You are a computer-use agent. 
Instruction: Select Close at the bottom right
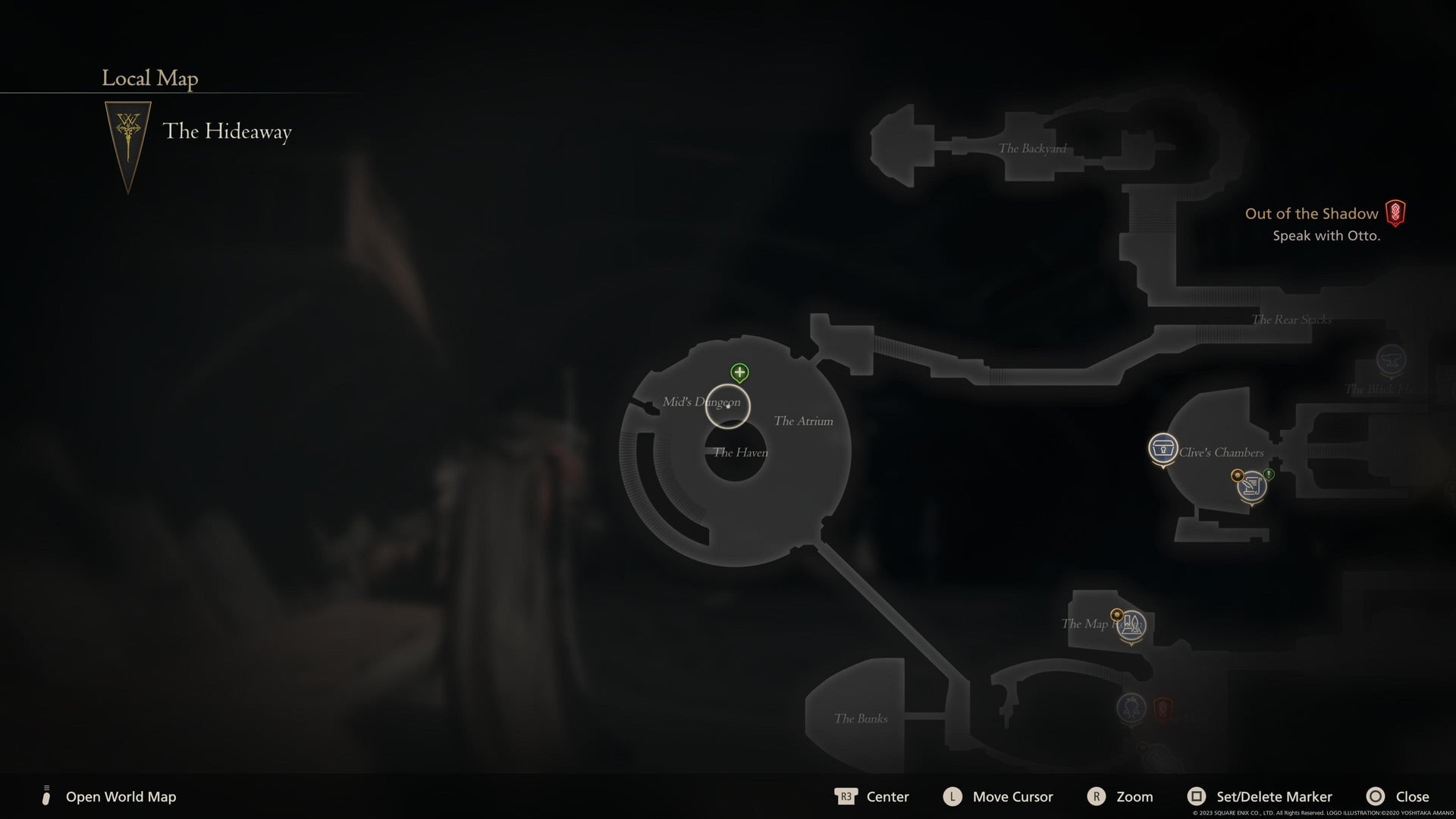click(x=1412, y=797)
